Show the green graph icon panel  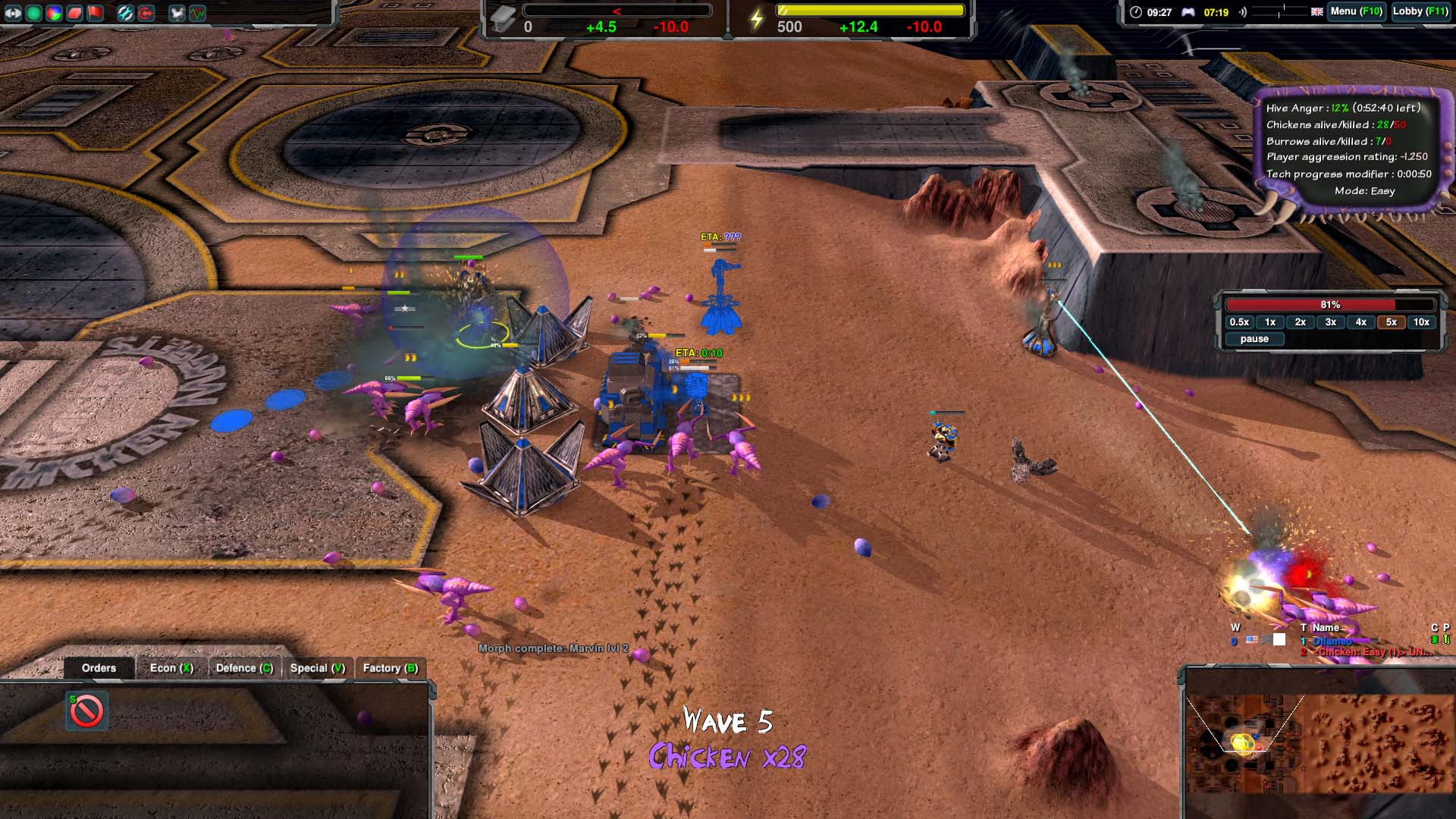point(197,13)
